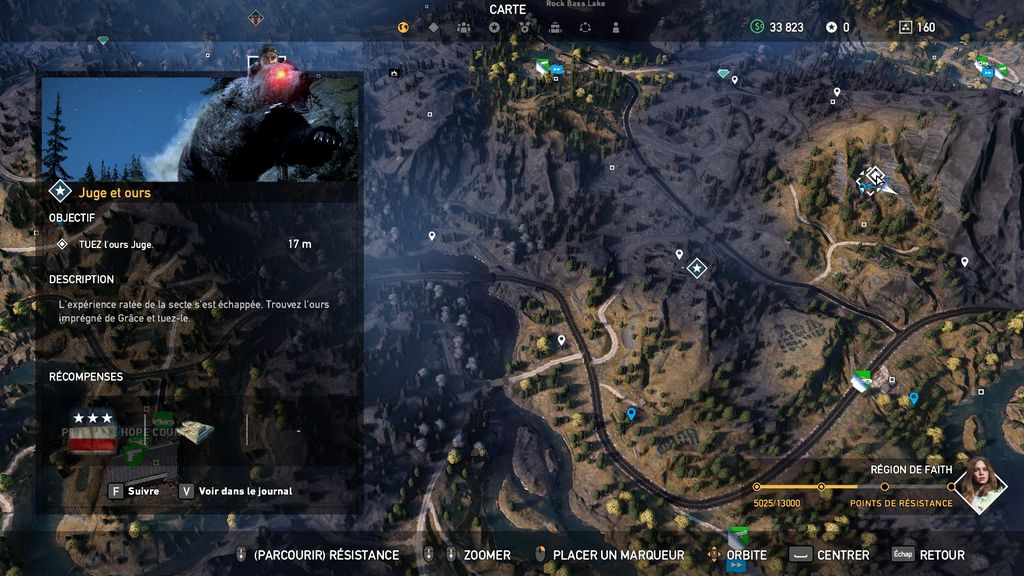This screenshot has height=576, width=1024.
Task: Select the green diamond marker on the map
Action: pos(724,73)
